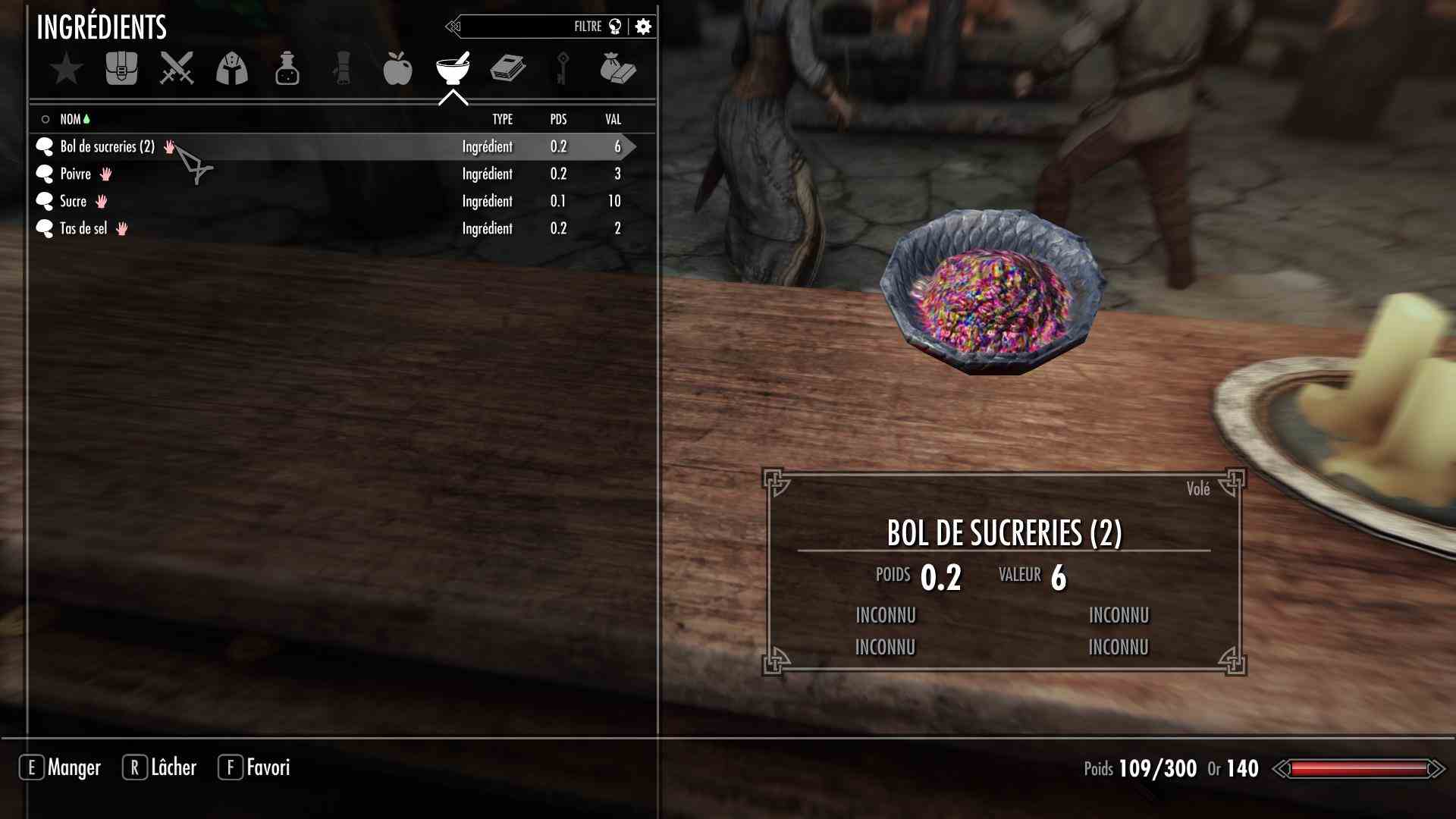Switch to the scrolls category tab
The width and height of the screenshot is (1456, 819).
tap(342, 69)
